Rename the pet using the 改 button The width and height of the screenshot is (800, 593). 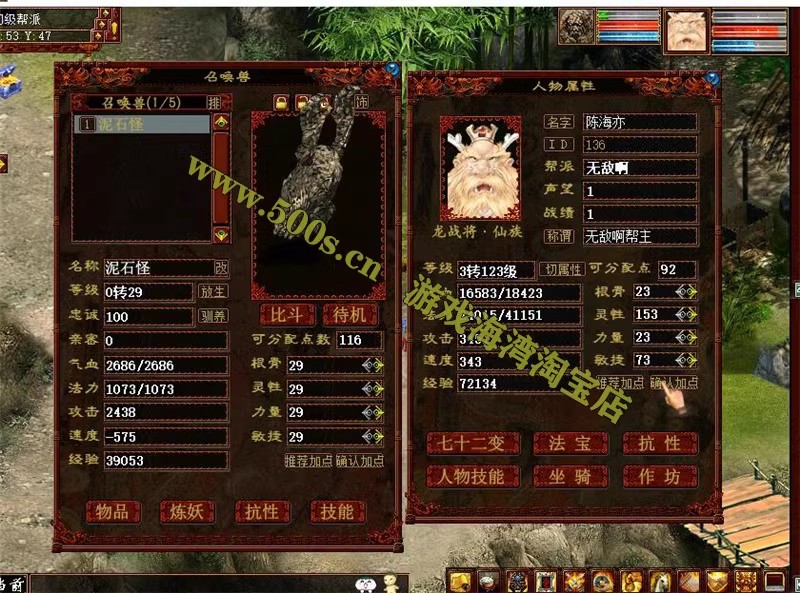coord(221,268)
